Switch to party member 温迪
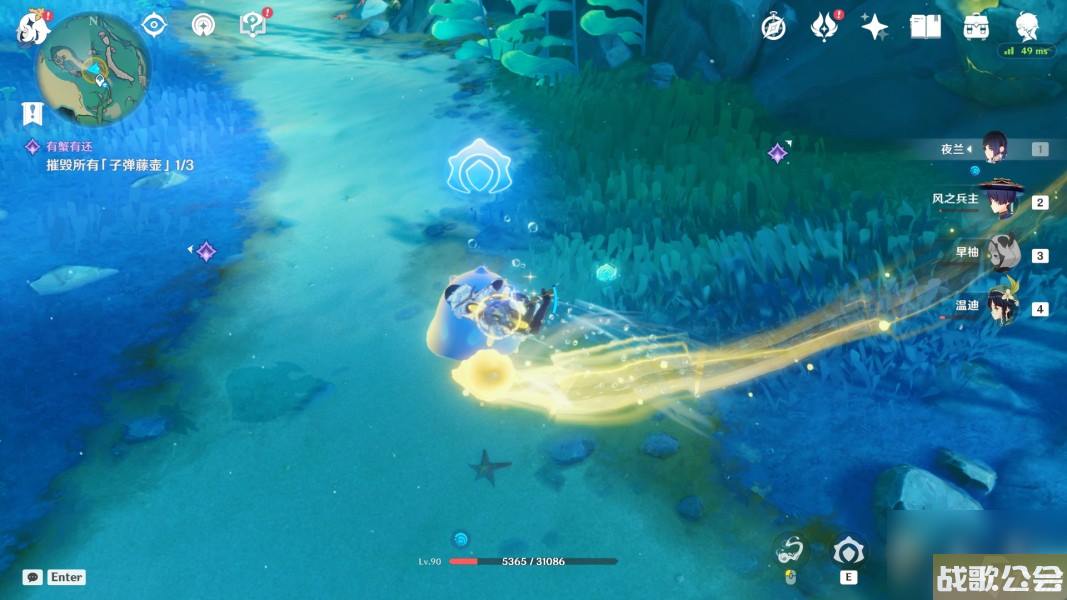This screenshot has height=600, width=1067. [1000, 306]
